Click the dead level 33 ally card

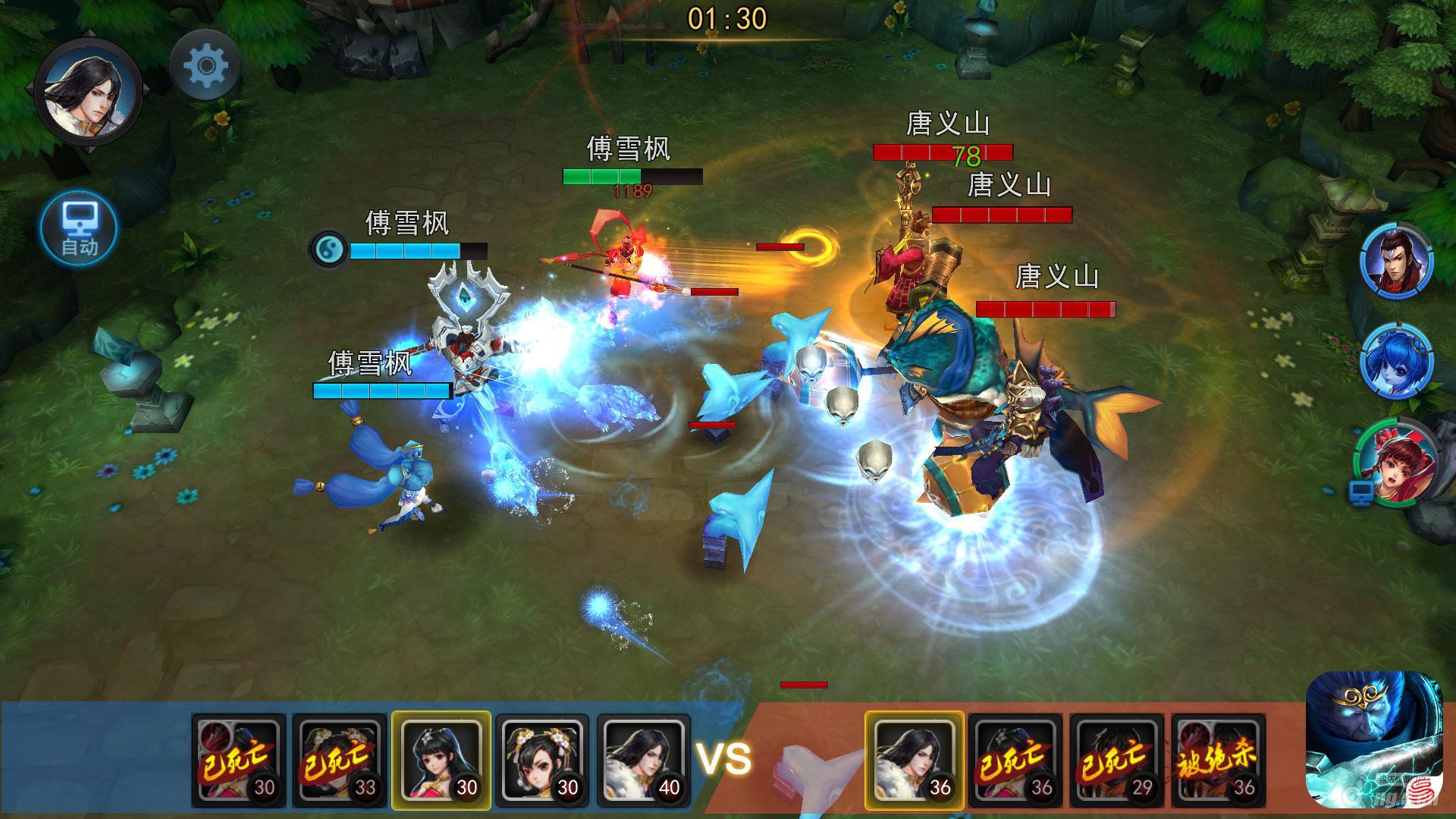340,761
